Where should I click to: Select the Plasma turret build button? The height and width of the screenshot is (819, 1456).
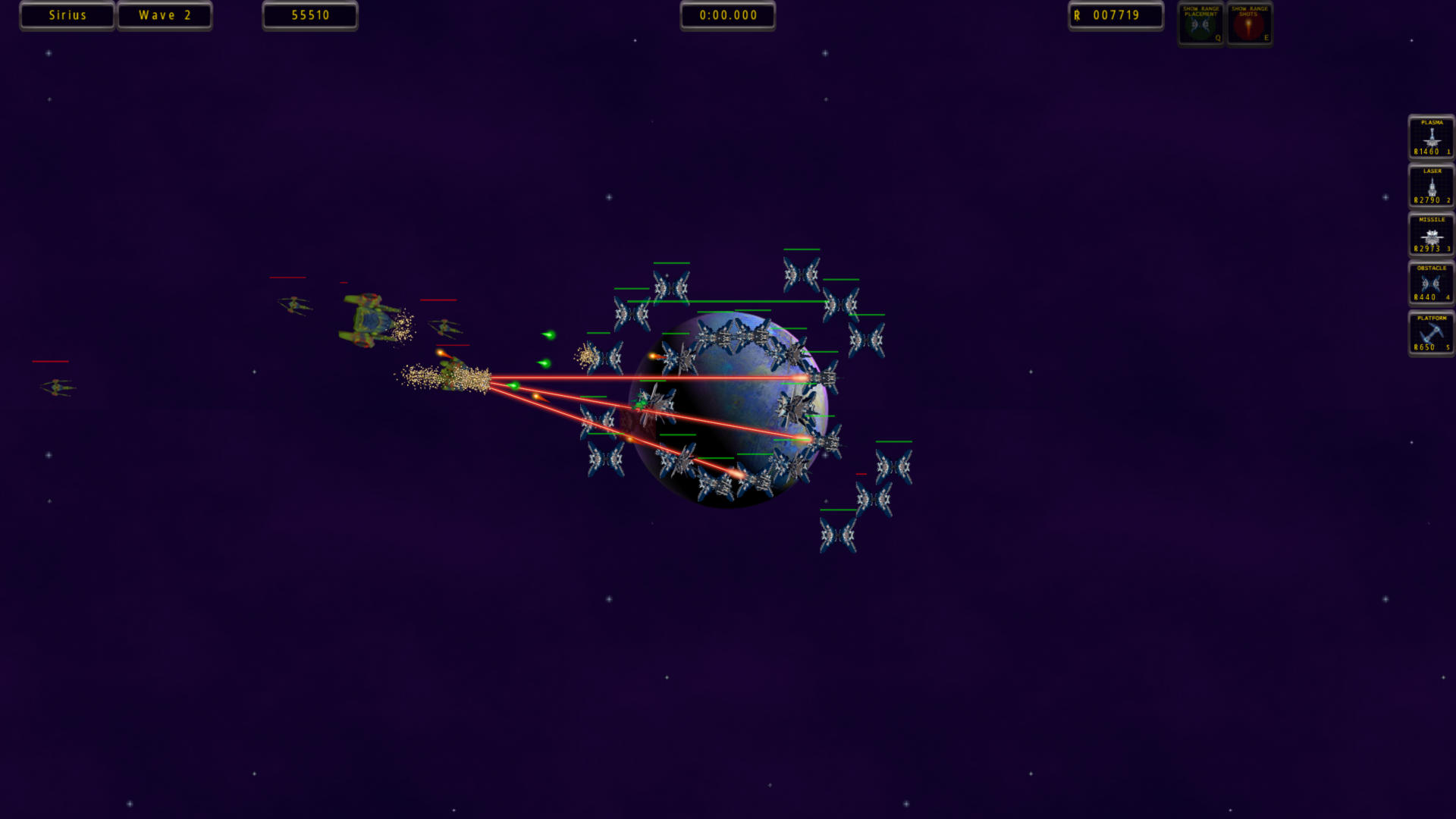click(1431, 137)
